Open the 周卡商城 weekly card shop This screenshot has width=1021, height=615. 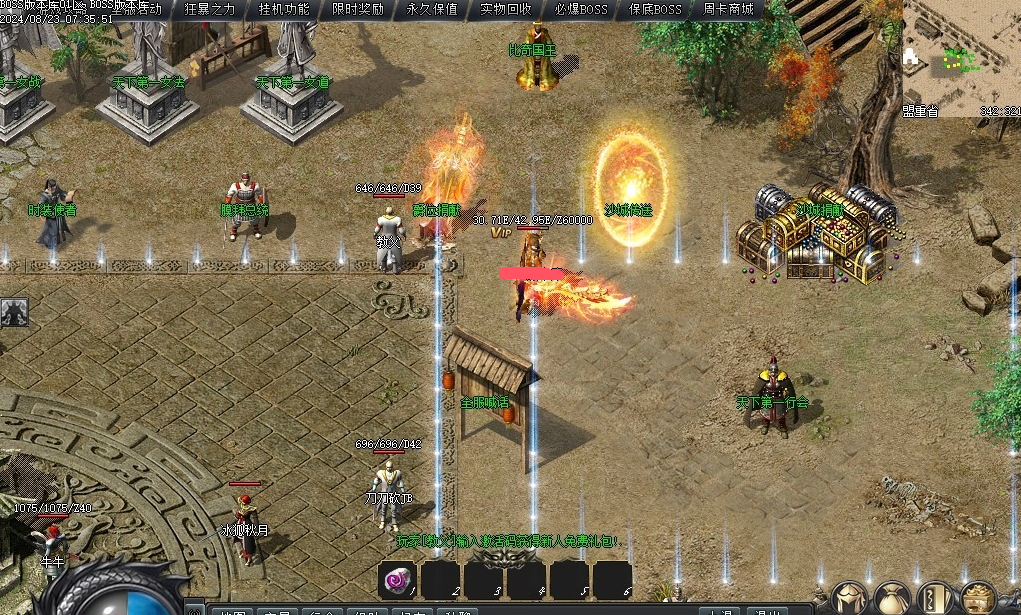(728, 10)
